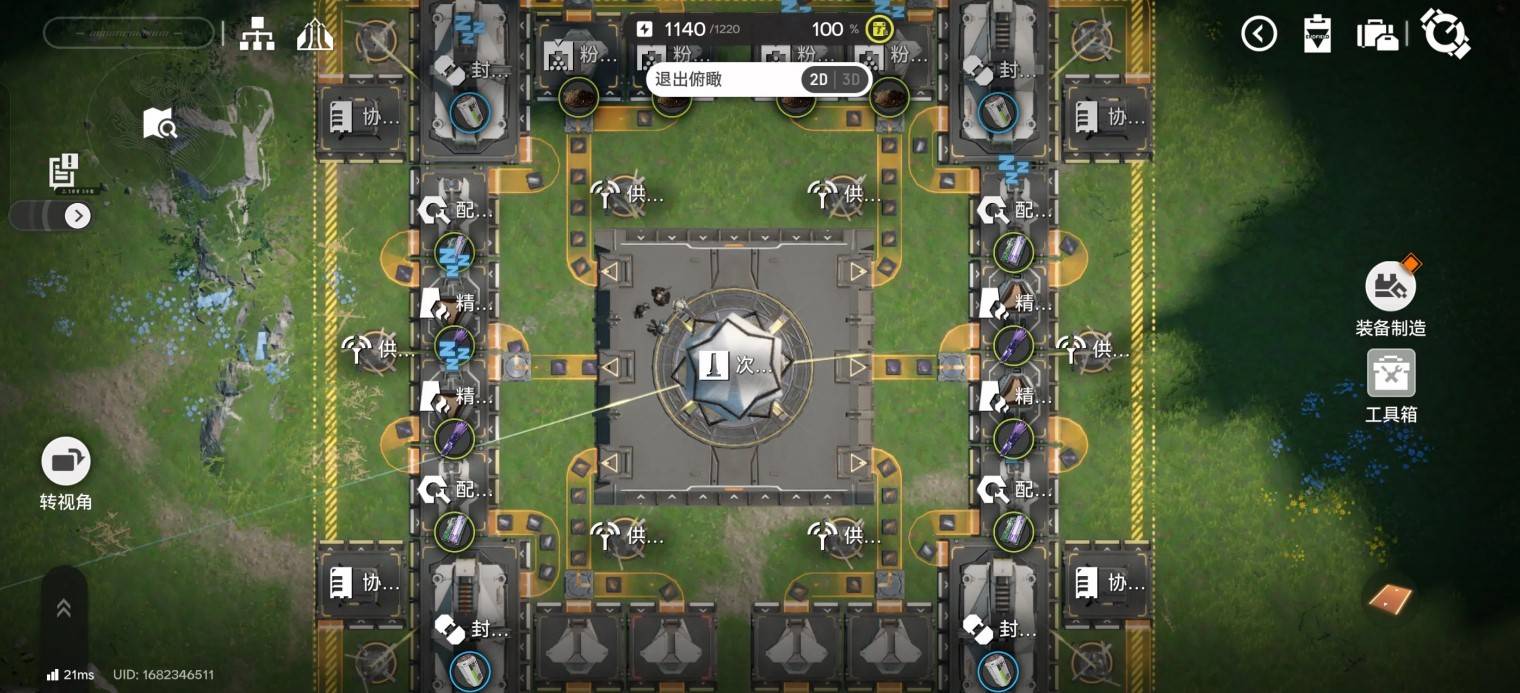Open the Endfield clipboard icon
The image size is (1520, 693).
coord(1317,34)
